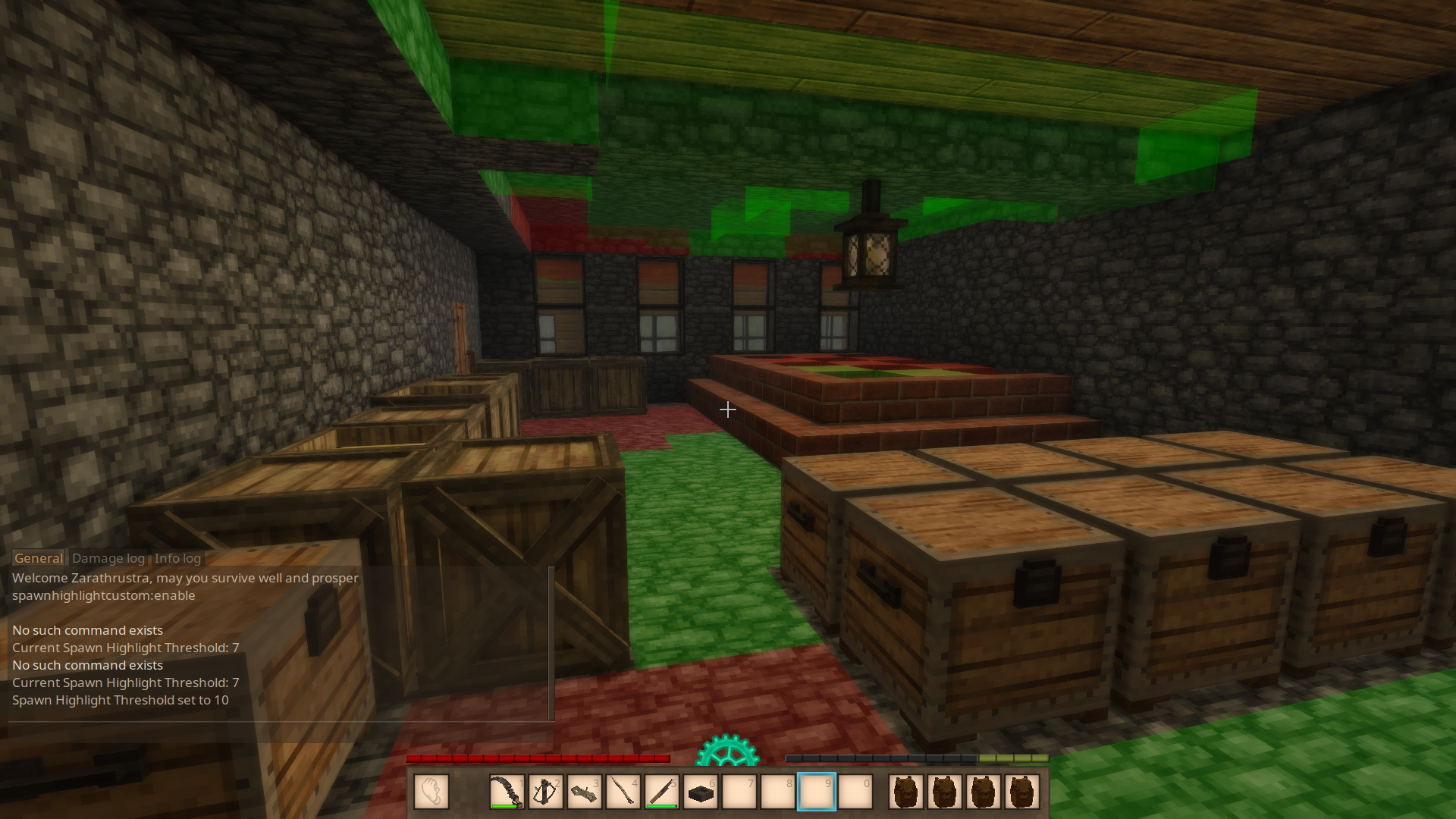The width and height of the screenshot is (1456, 819).
Task: Pick the item in hotbar slot 3
Action: click(x=584, y=792)
